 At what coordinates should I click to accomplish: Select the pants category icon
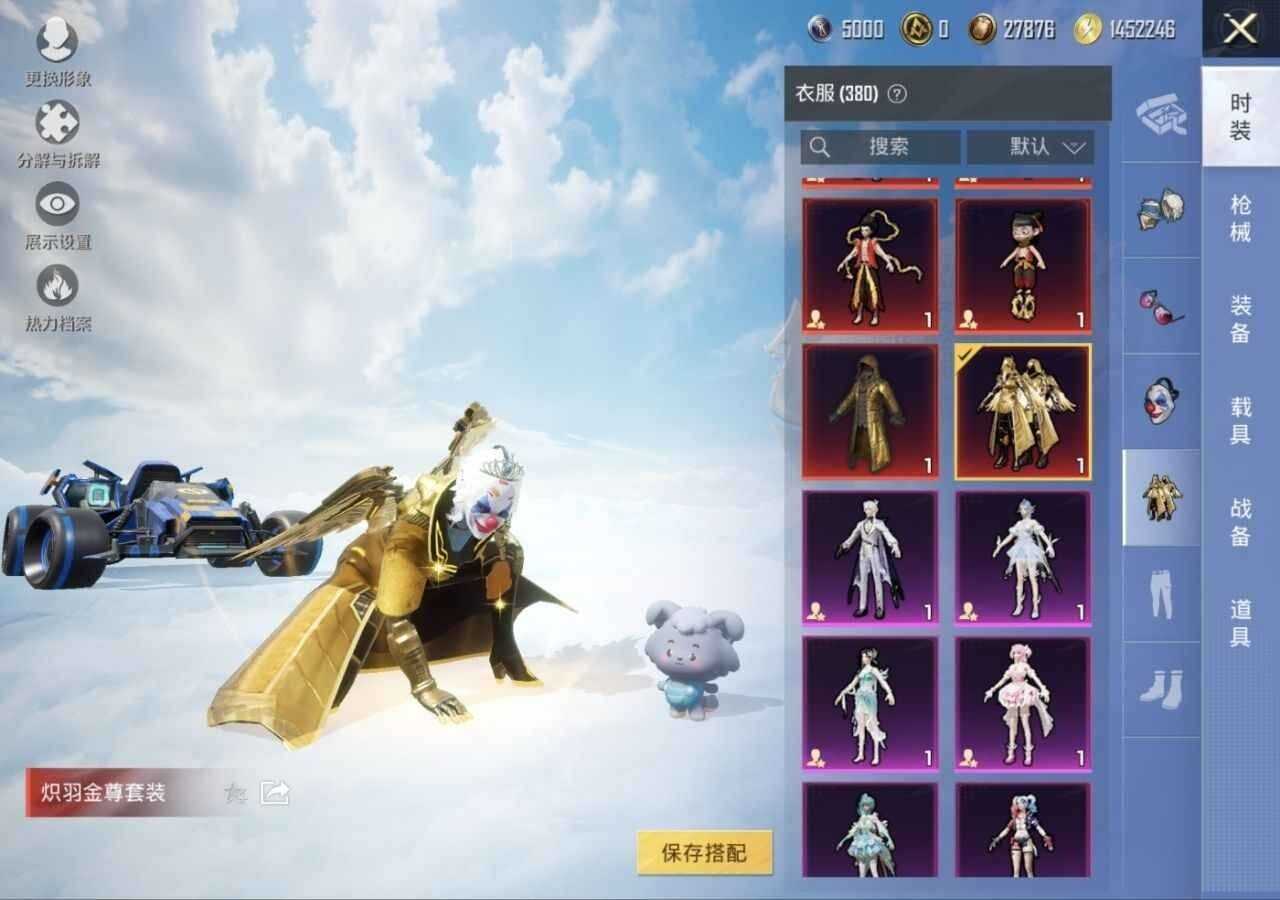[x=1161, y=594]
